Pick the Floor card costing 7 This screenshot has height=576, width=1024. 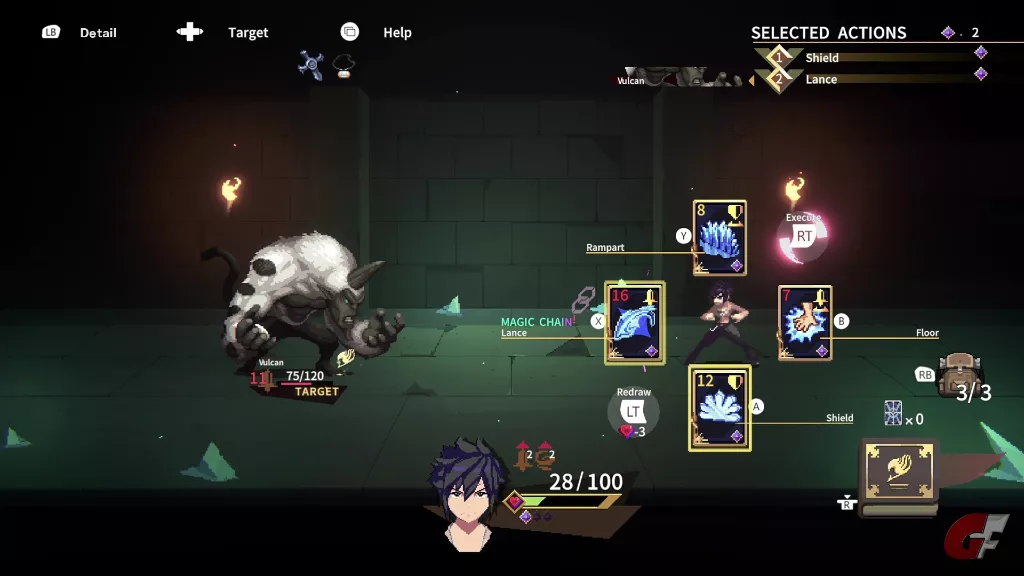pos(805,322)
